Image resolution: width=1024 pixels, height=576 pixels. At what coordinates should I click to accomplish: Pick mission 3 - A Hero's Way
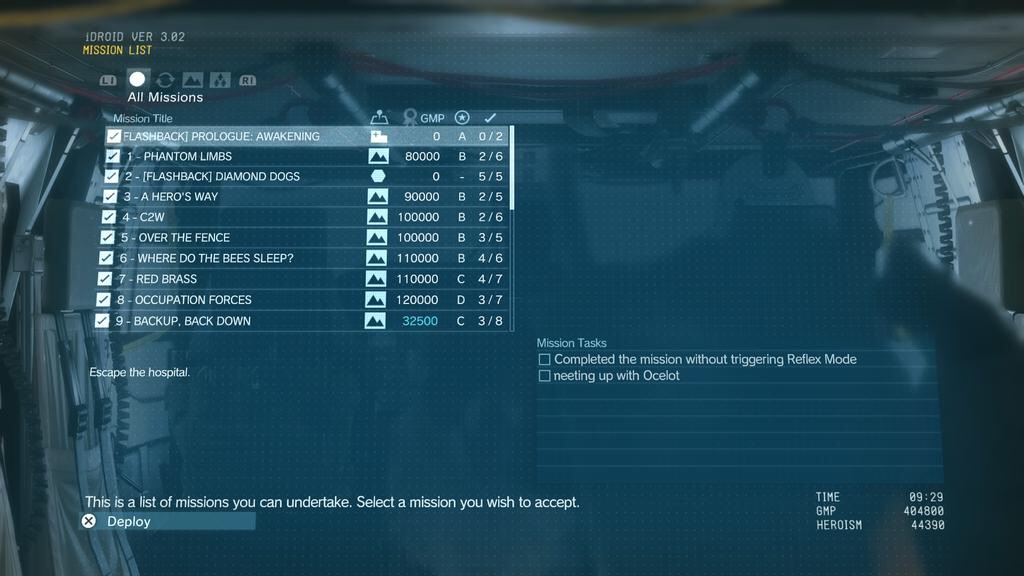point(170,196)
